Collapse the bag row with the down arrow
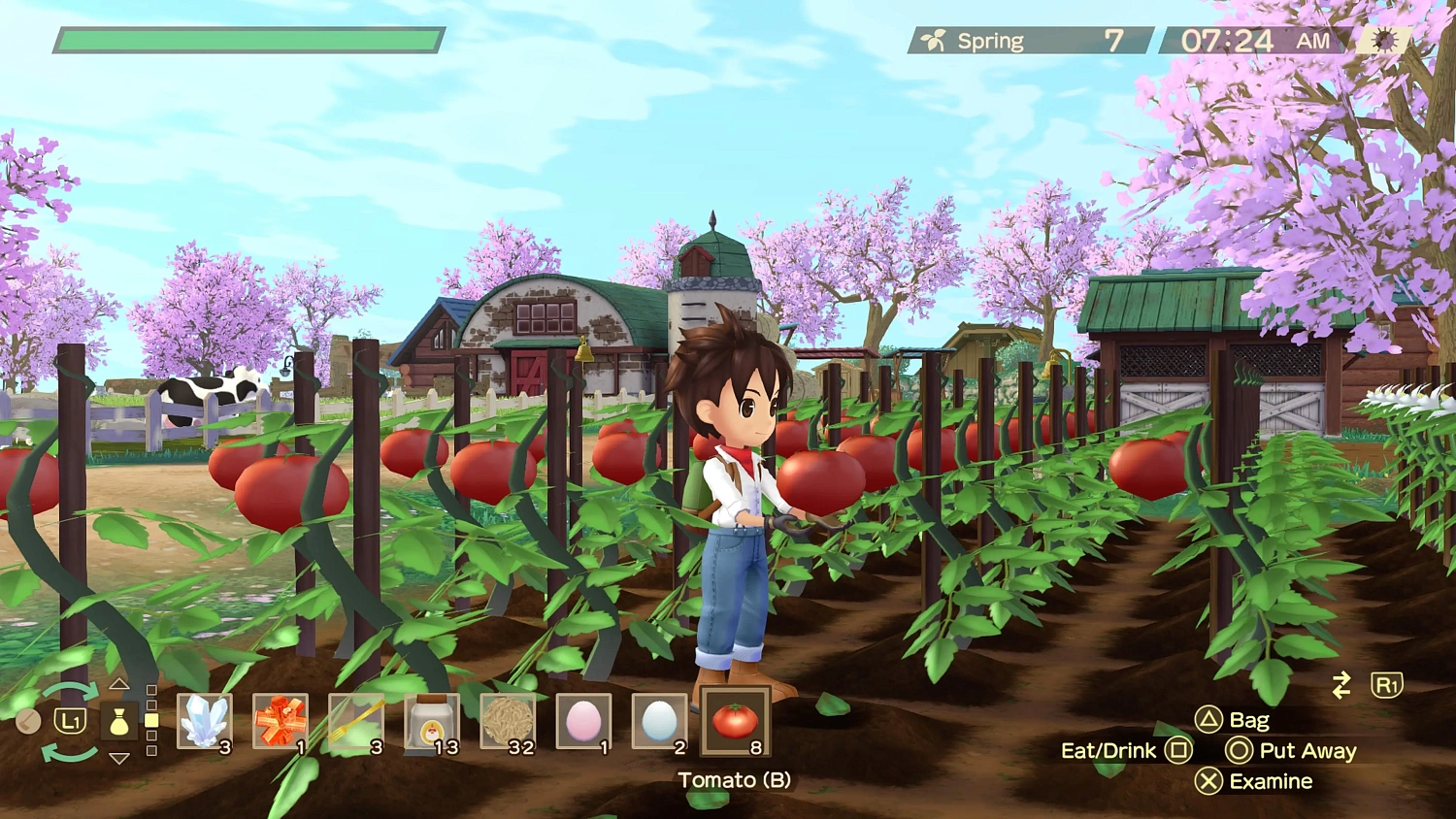 click(x=118, y=758)
